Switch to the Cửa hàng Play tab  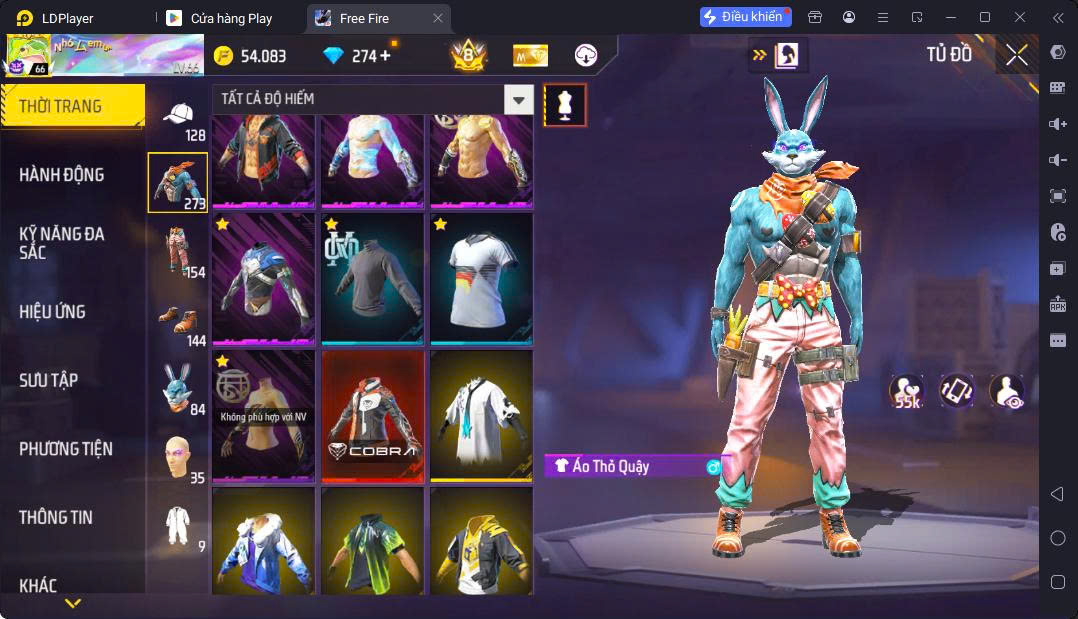coord(230,18)
